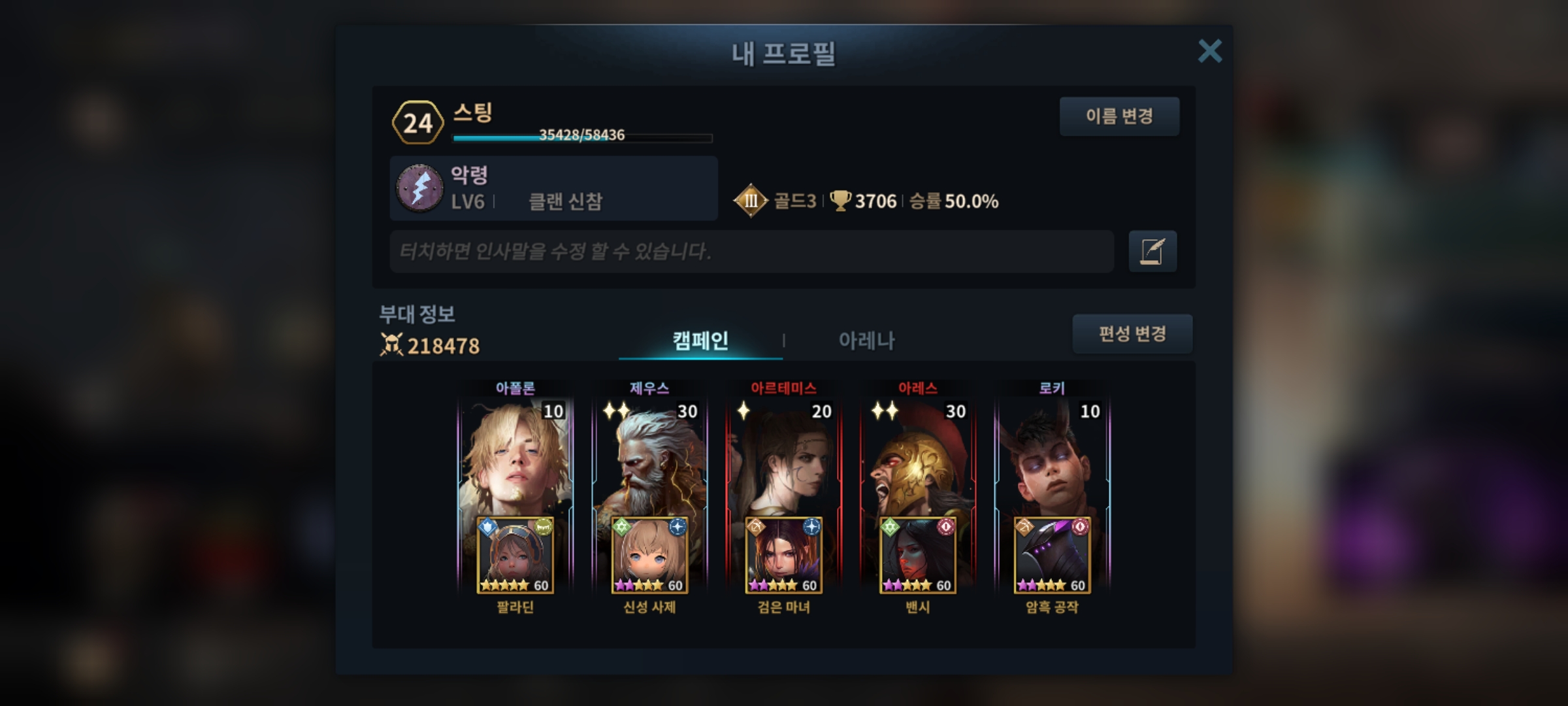
Task: Select the 캠페인 tab
Action: 700,340
